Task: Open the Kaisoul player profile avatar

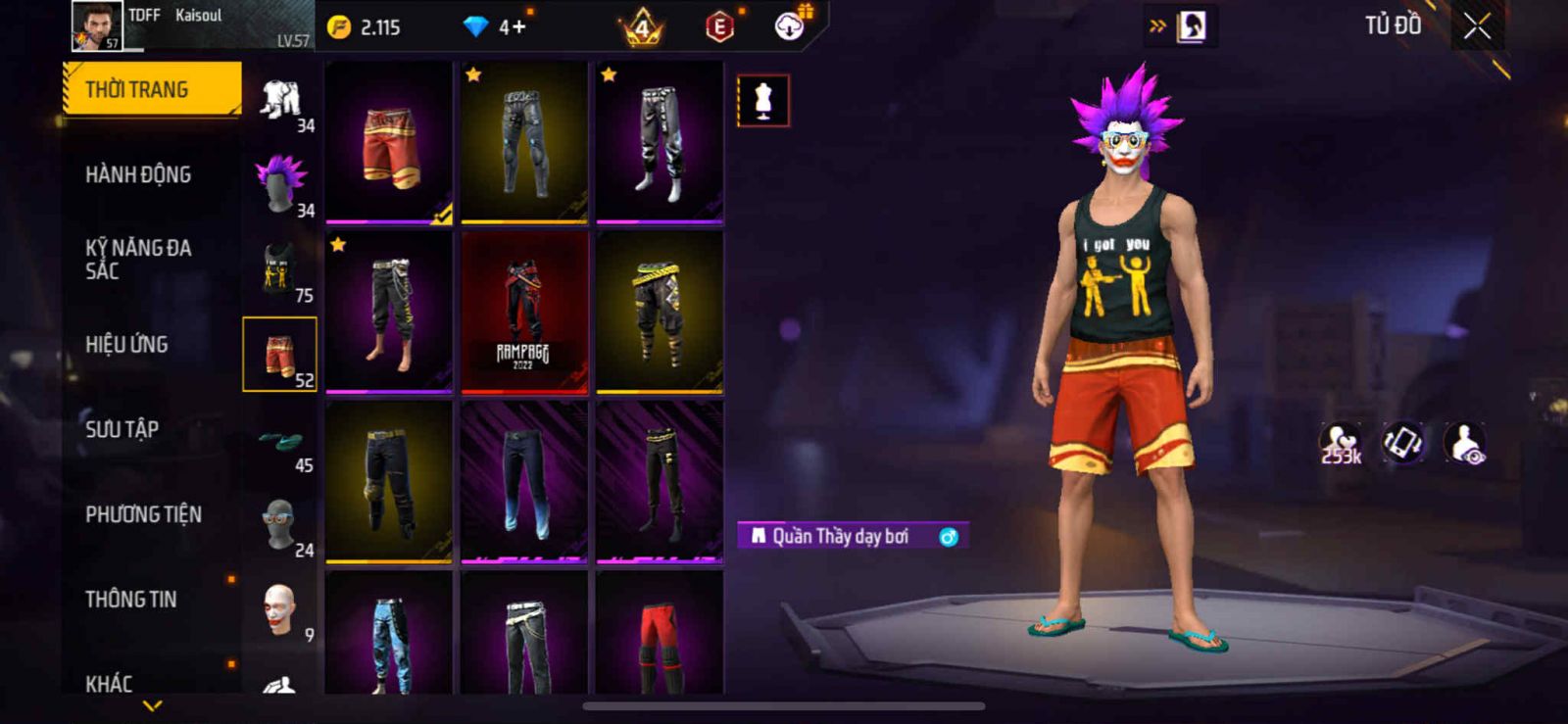Action: 97,25
